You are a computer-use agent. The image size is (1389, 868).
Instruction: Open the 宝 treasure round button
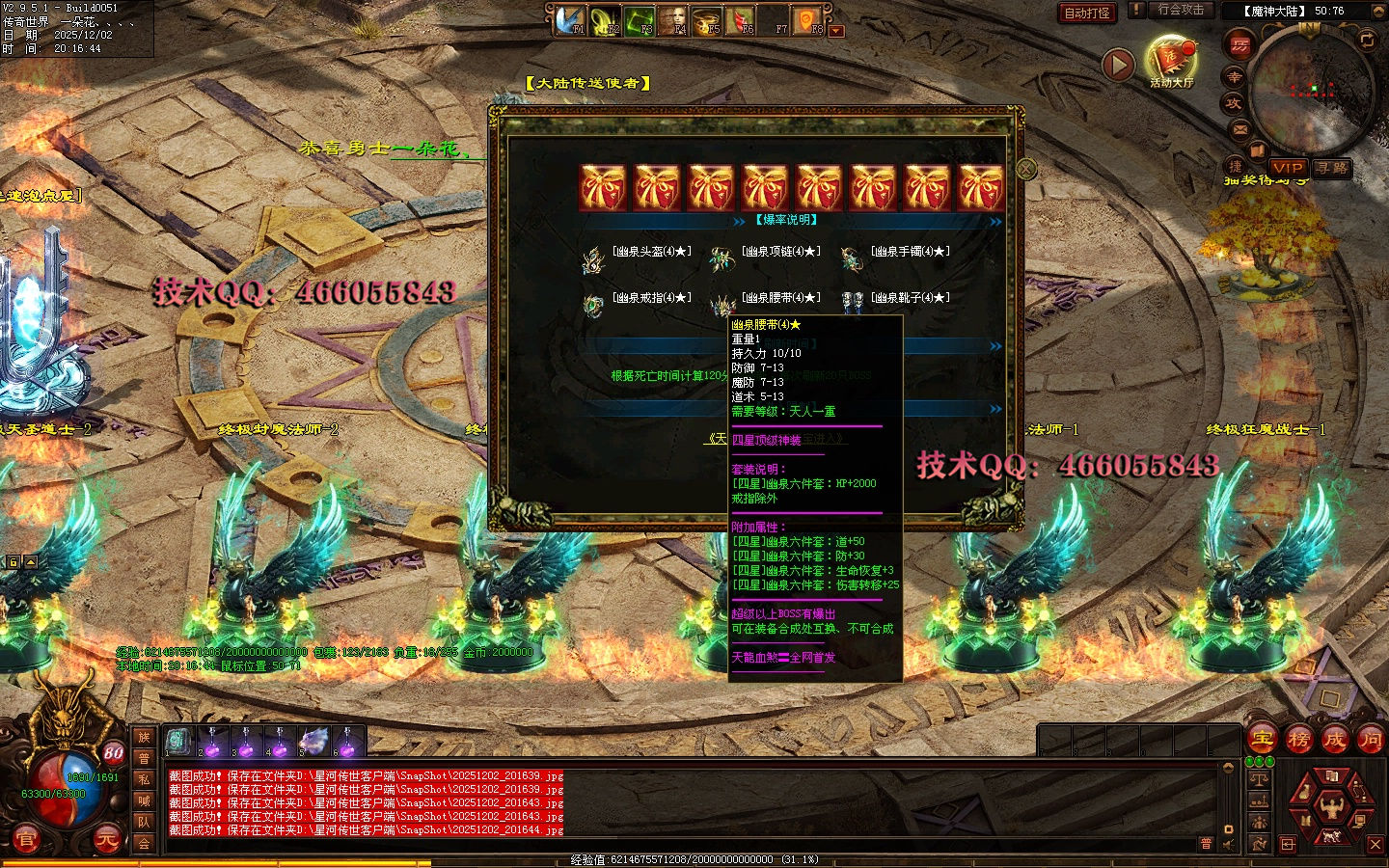(1262, 740)
